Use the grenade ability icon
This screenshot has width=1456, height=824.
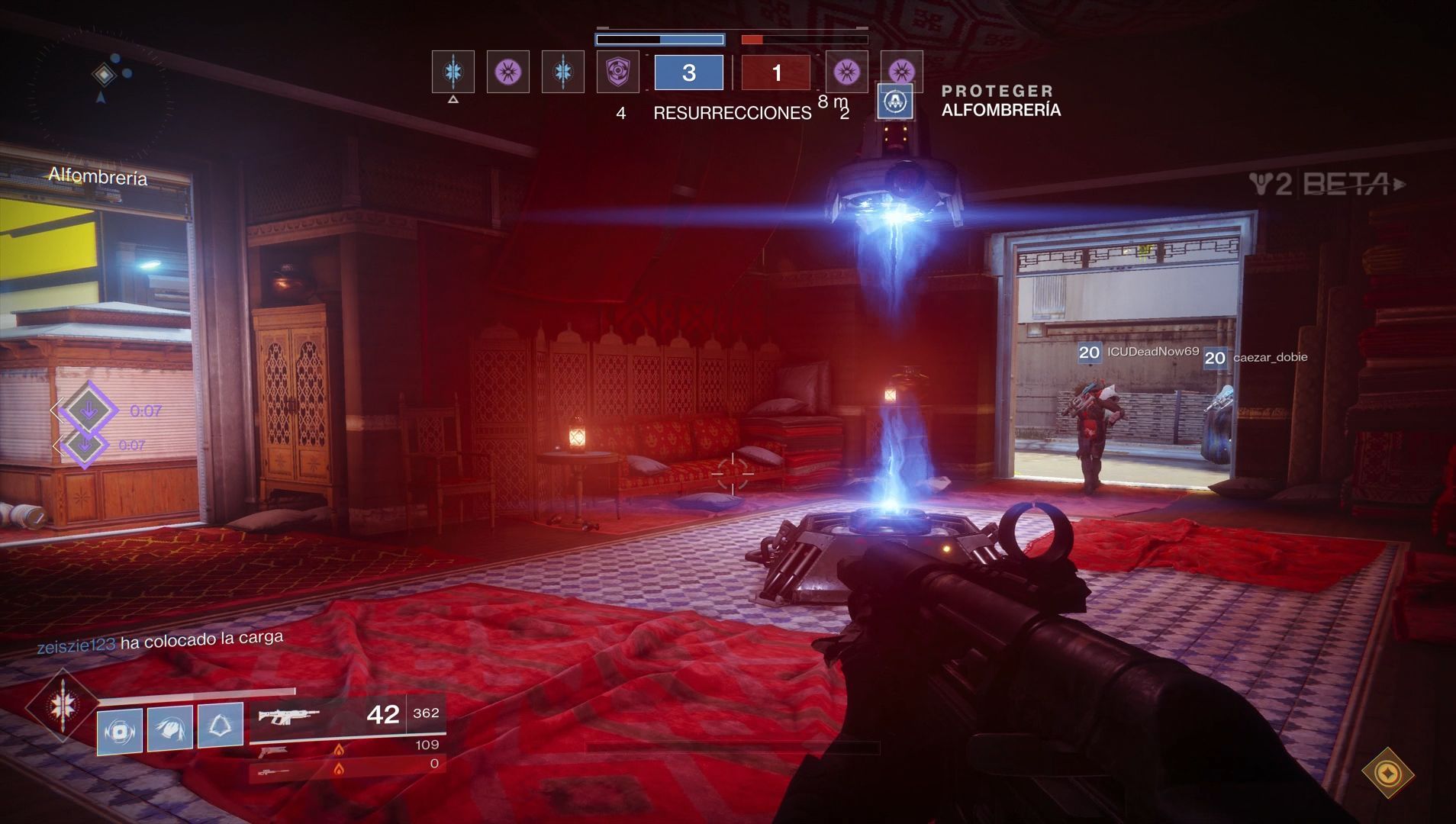click(x=120, y=729)
